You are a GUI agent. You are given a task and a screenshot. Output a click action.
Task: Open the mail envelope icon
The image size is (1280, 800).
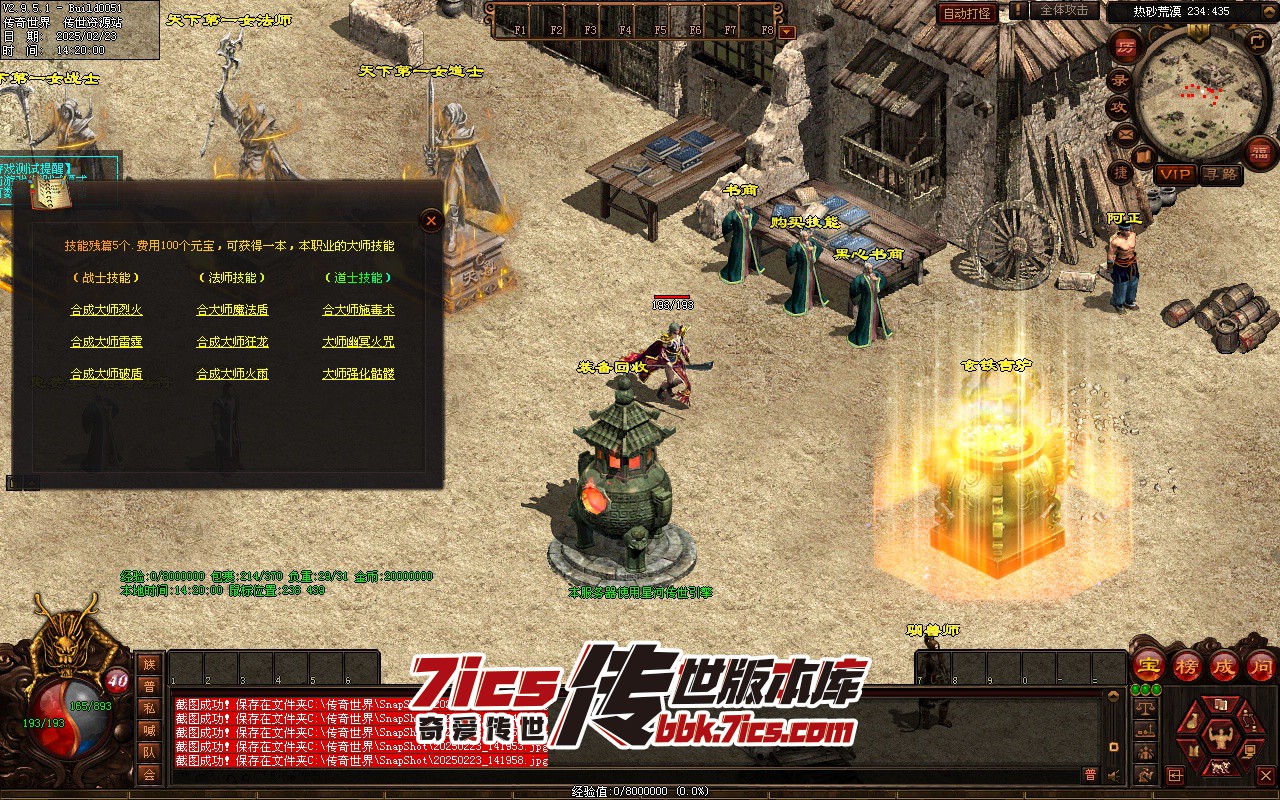click(1125, 133)
